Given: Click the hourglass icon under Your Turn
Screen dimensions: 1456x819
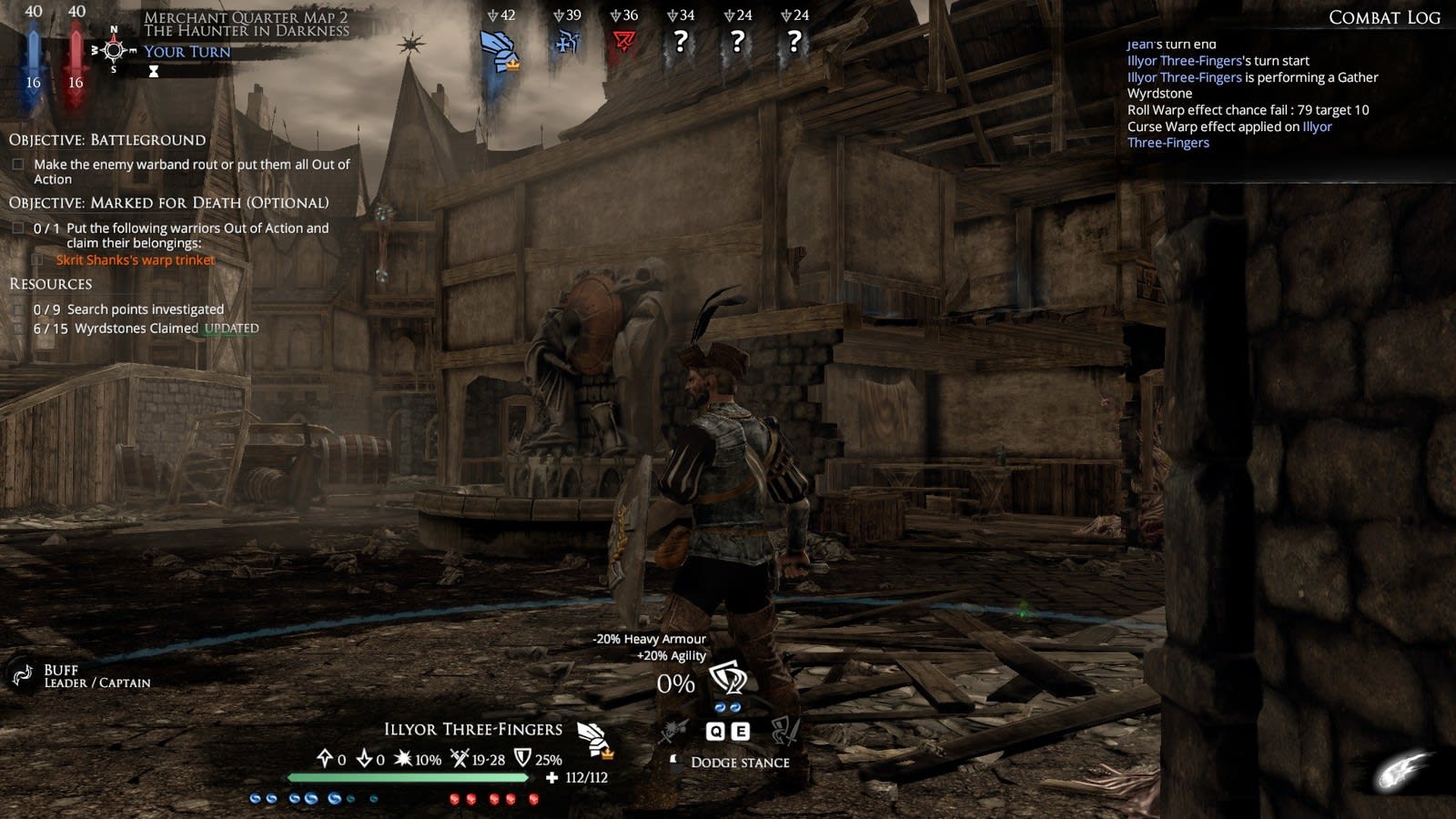Looking at the screenshot, I should point(154,72).
